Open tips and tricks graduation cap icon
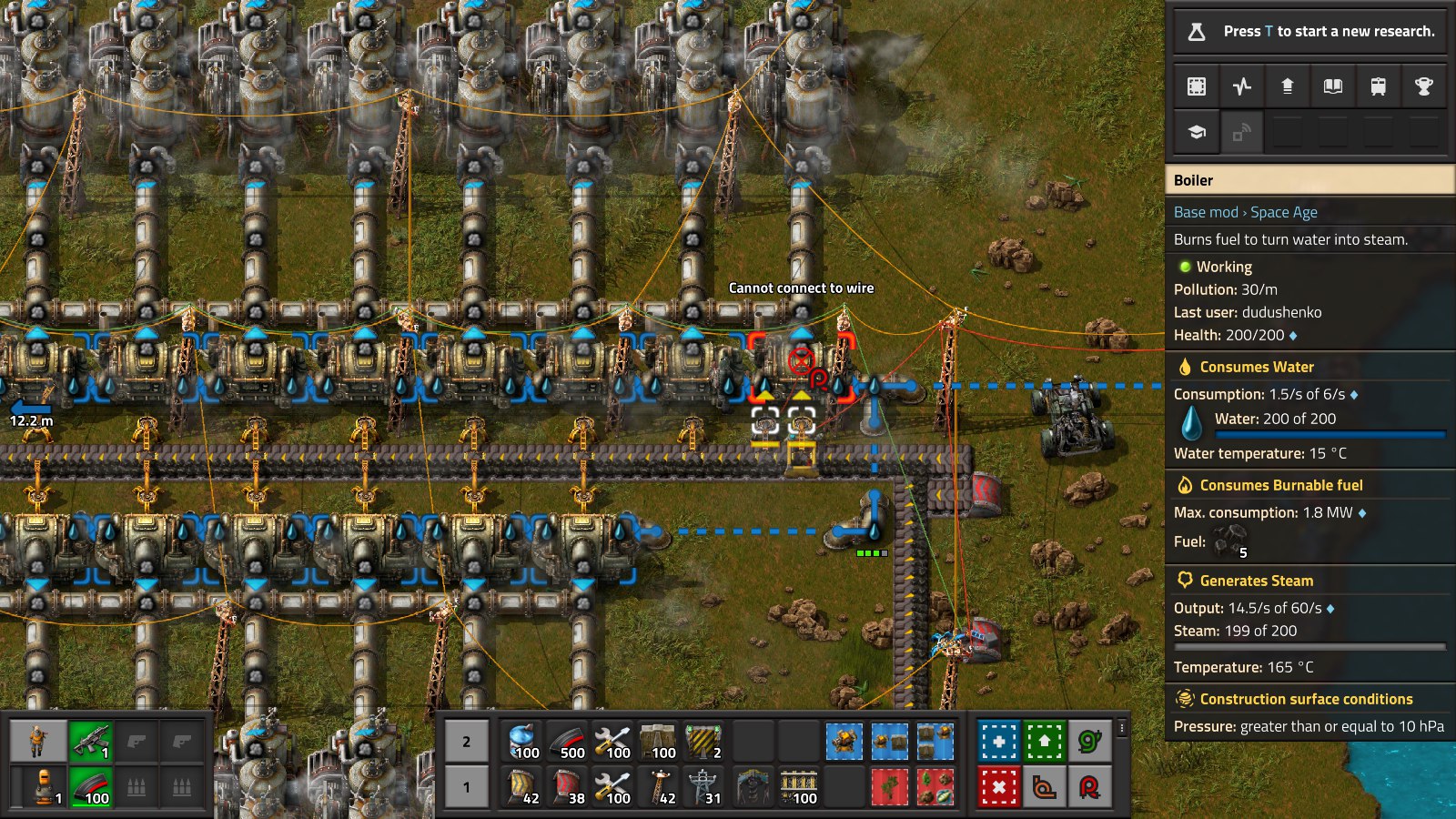 pos(1197,133)
